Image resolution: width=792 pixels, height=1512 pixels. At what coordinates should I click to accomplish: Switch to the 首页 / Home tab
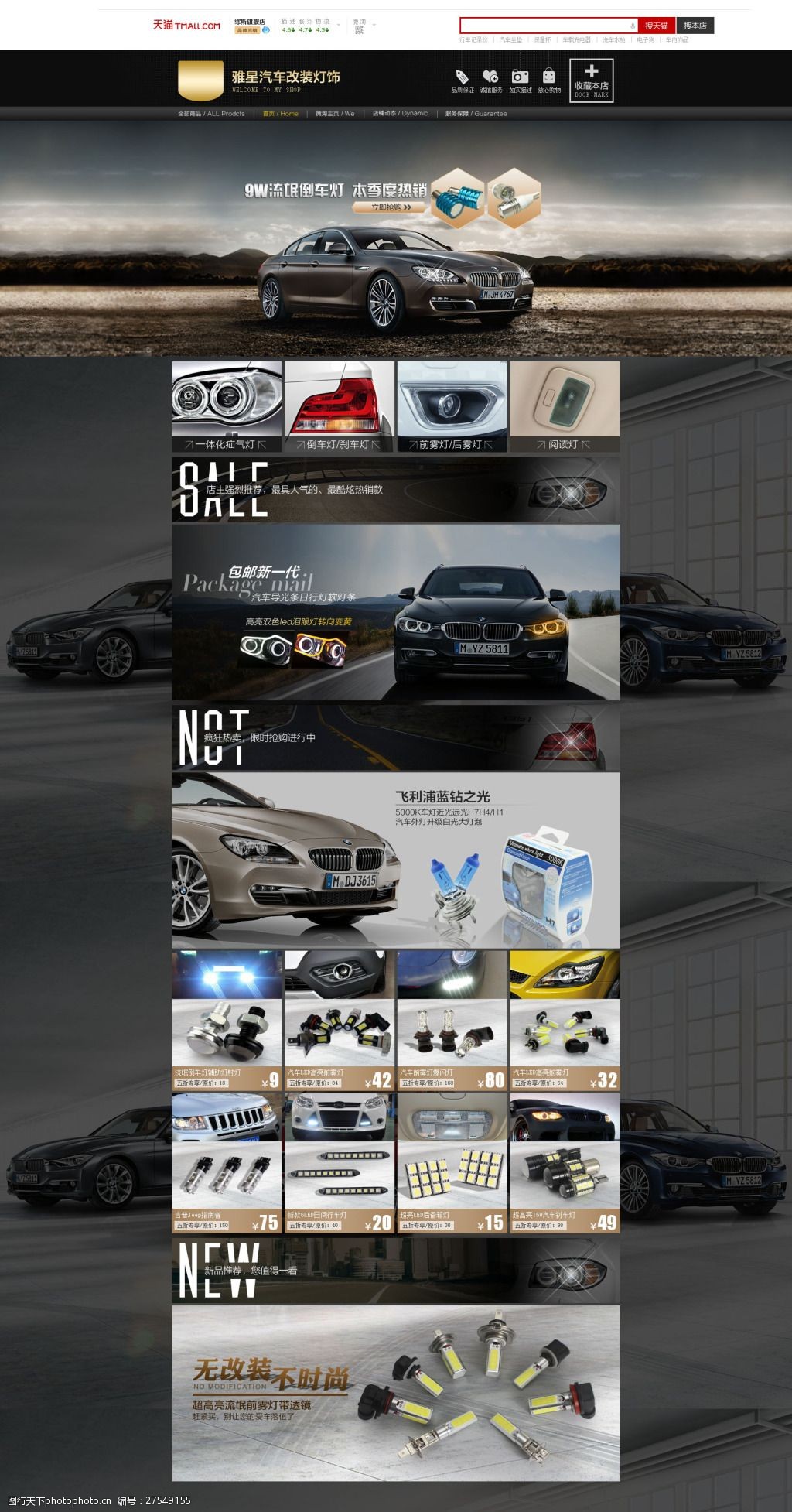coord(280,114)
